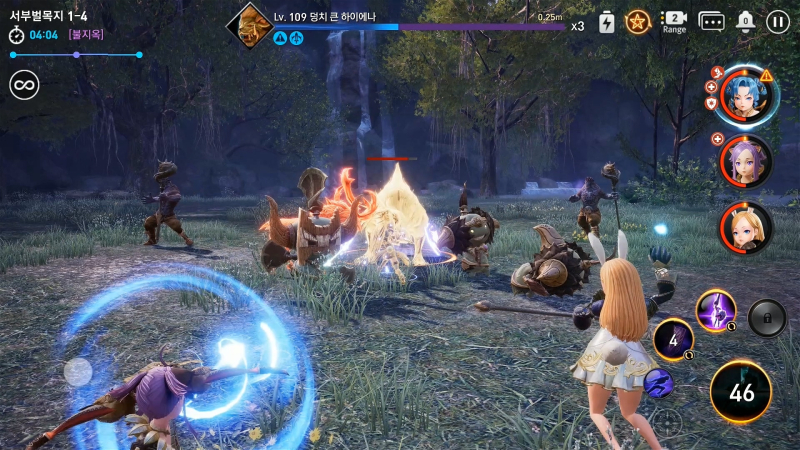This screenshot has height=450, width=800.
Task: Activate the purple lightning sword skill
Action: (716, 310)
